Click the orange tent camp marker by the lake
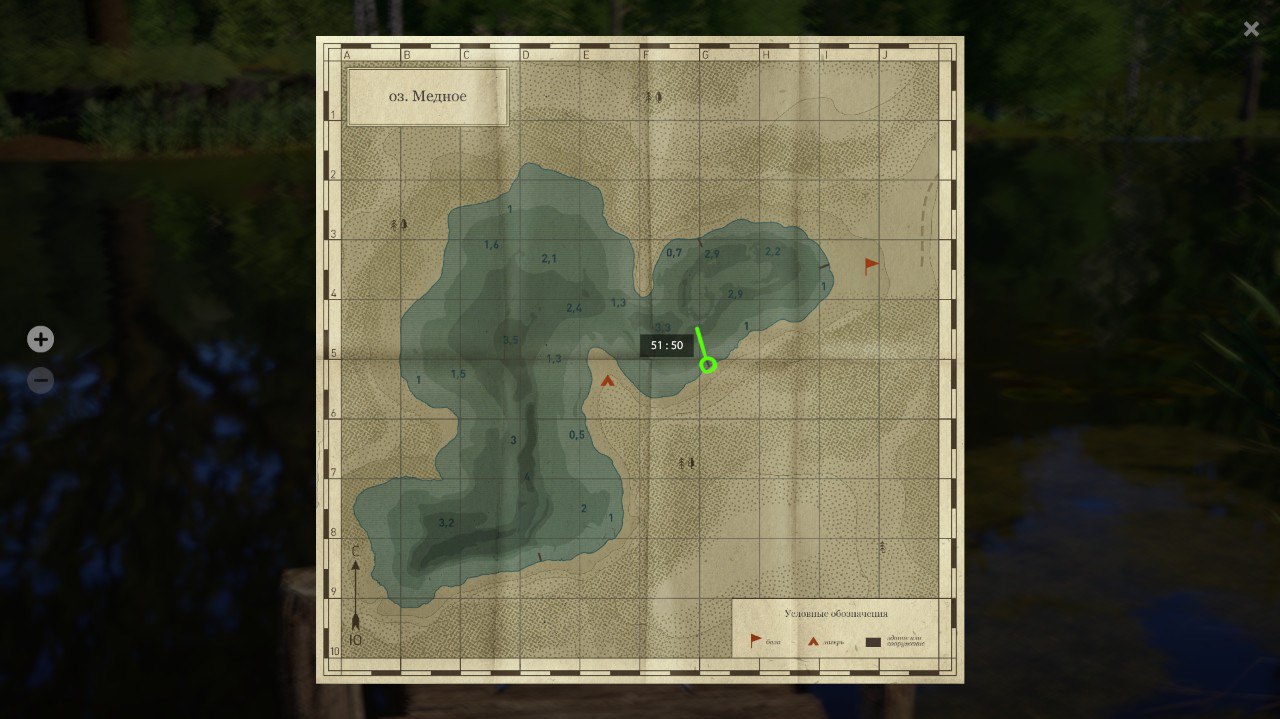The height and width of the screenshot is (719, 1280). 608,380
